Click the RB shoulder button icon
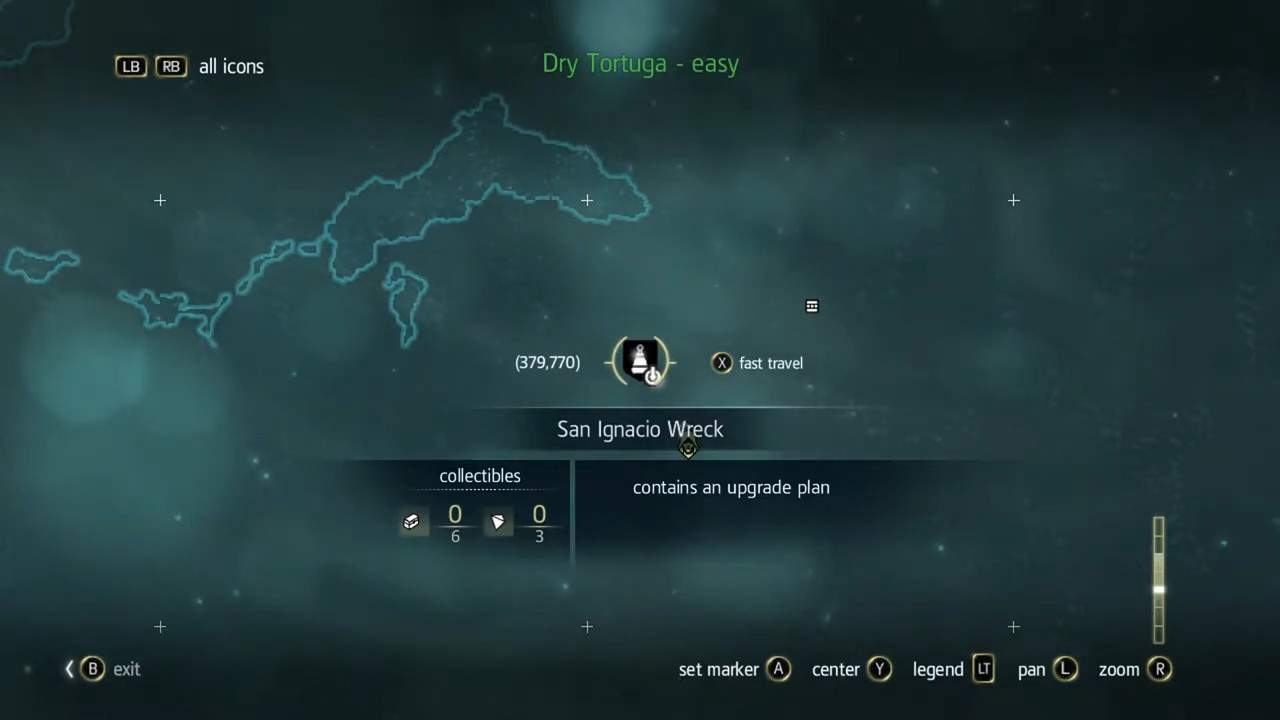The width and height of the screenshot is (1280, 720). pyautogui.click(x=170, y=66)
